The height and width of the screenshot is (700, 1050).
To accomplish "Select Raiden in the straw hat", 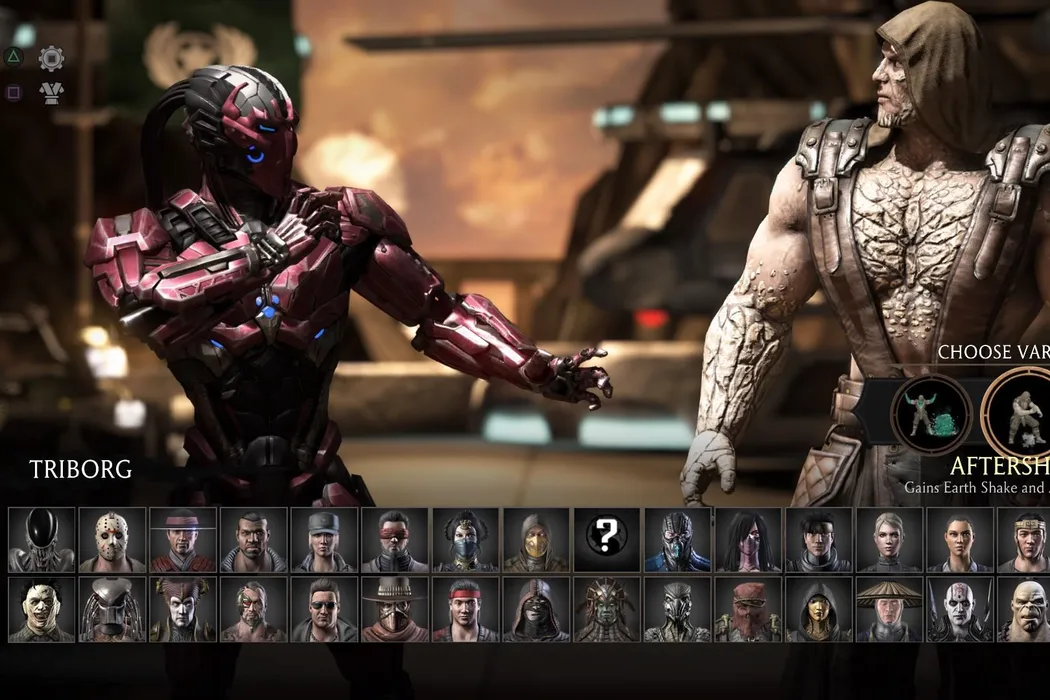I will pyautogui.click(x=890, y=610).
